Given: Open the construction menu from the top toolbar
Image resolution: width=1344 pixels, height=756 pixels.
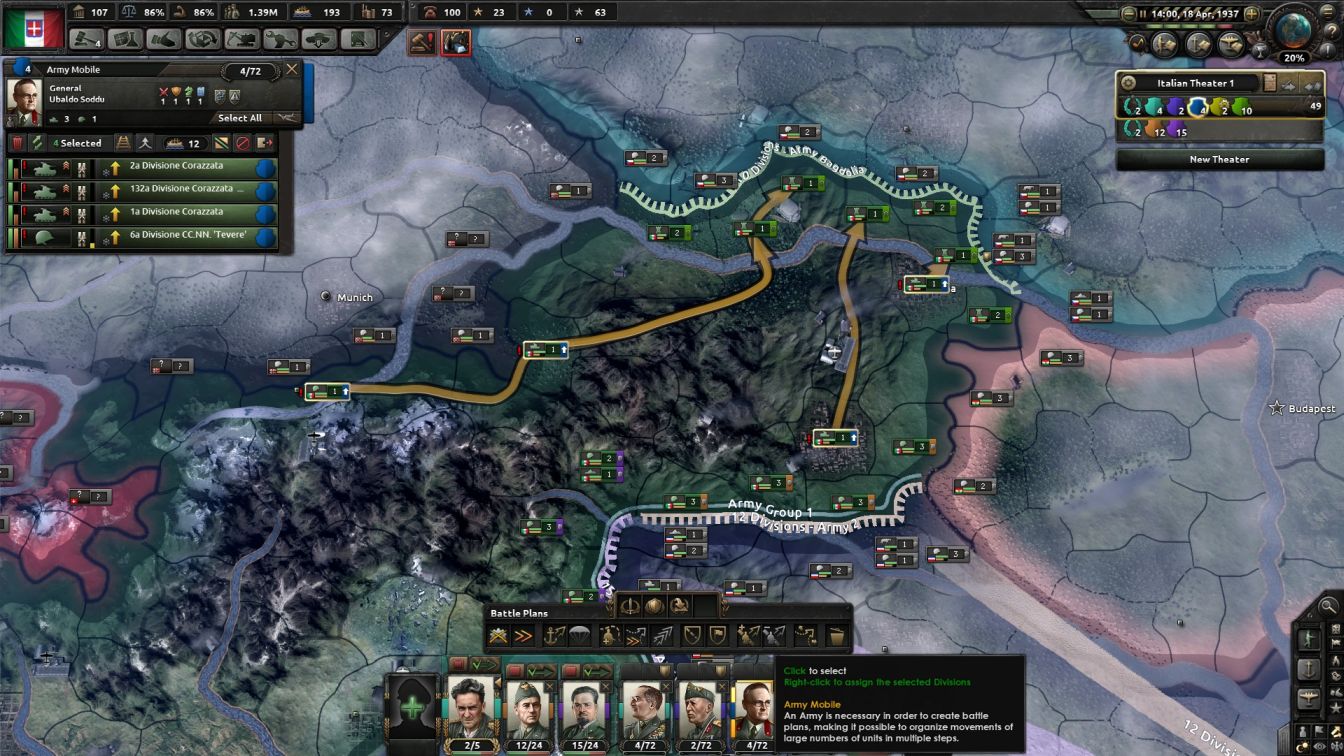Looking at the screenshot, I should coord(241,39).
